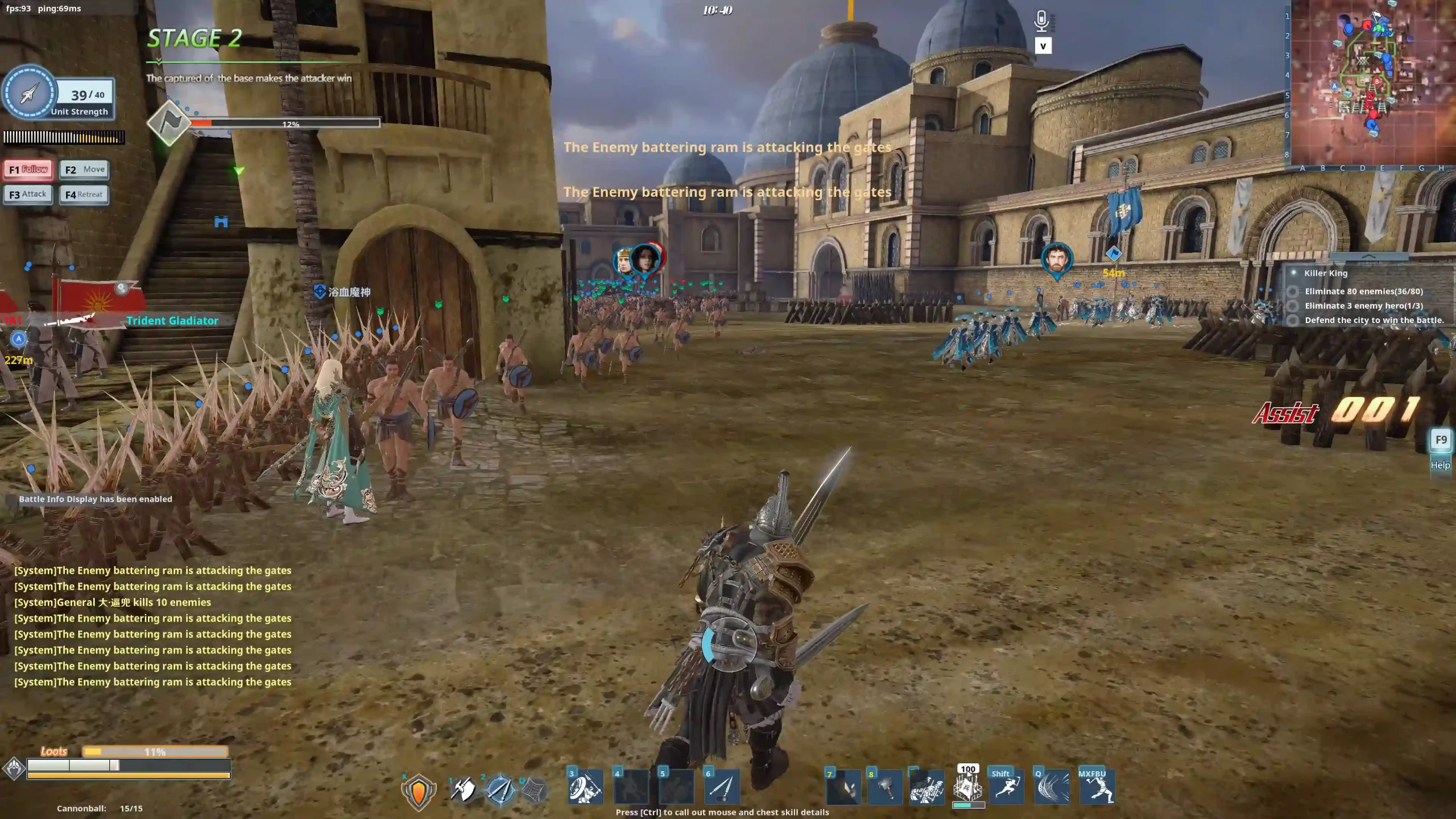This screenshot has width=1456, height=819.
Task: Toggle the voice chat microphone icon
Action: coord(1041,22)
